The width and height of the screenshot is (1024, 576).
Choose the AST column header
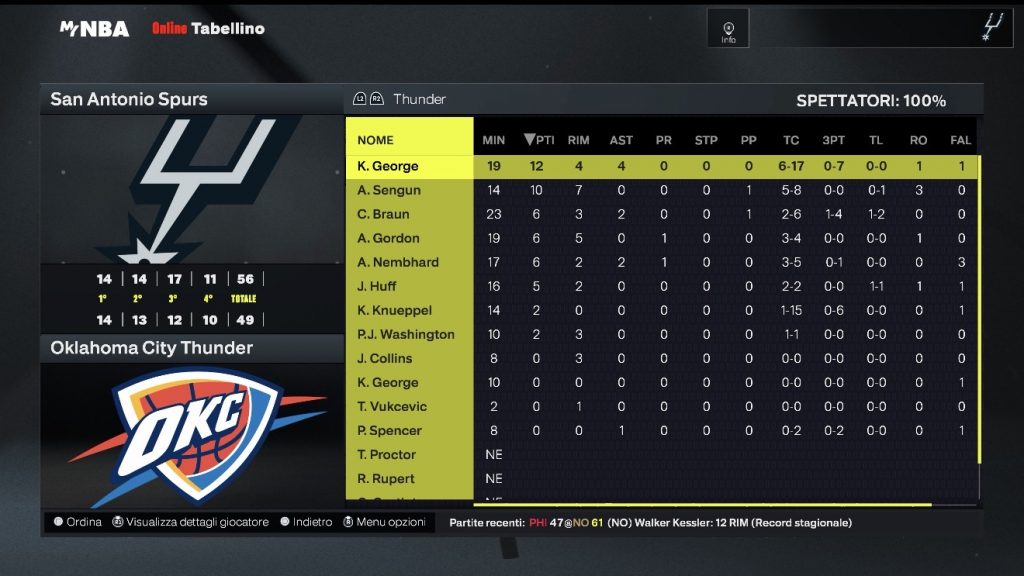tap(621, 140)
